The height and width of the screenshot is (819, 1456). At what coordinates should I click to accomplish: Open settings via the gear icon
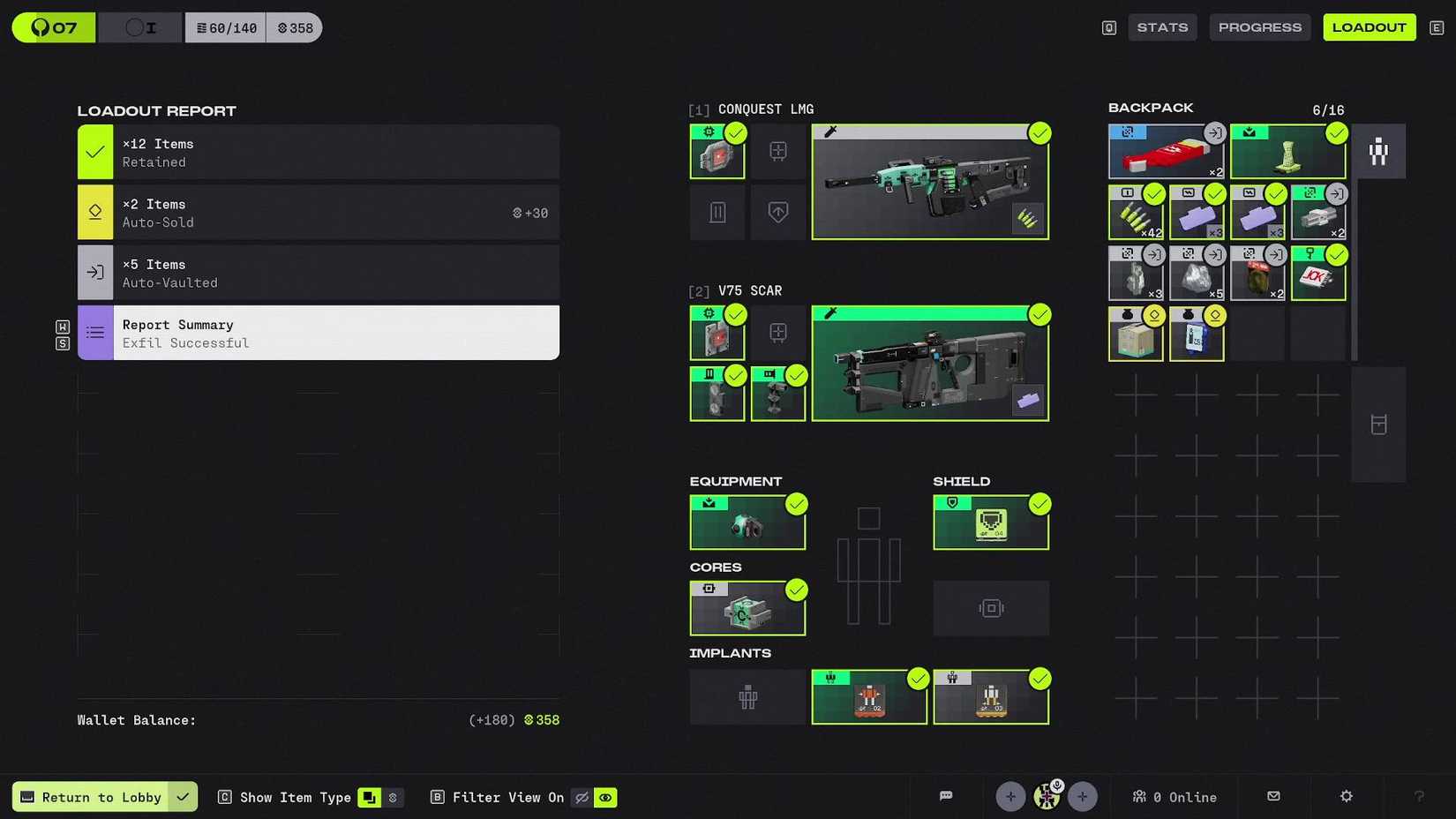click(x=1345, y=796)
